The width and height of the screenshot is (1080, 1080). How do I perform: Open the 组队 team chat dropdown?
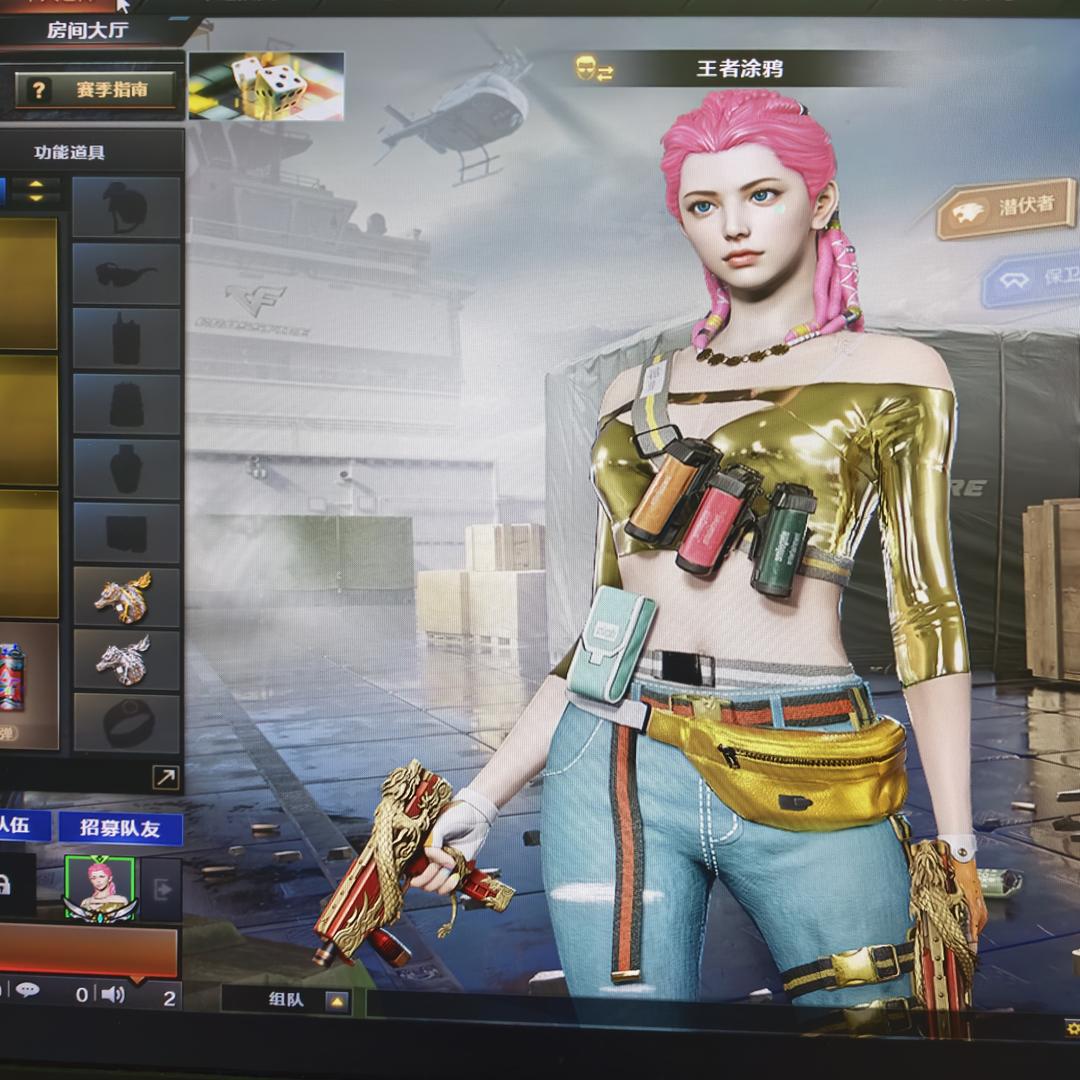pos(337,1000)
